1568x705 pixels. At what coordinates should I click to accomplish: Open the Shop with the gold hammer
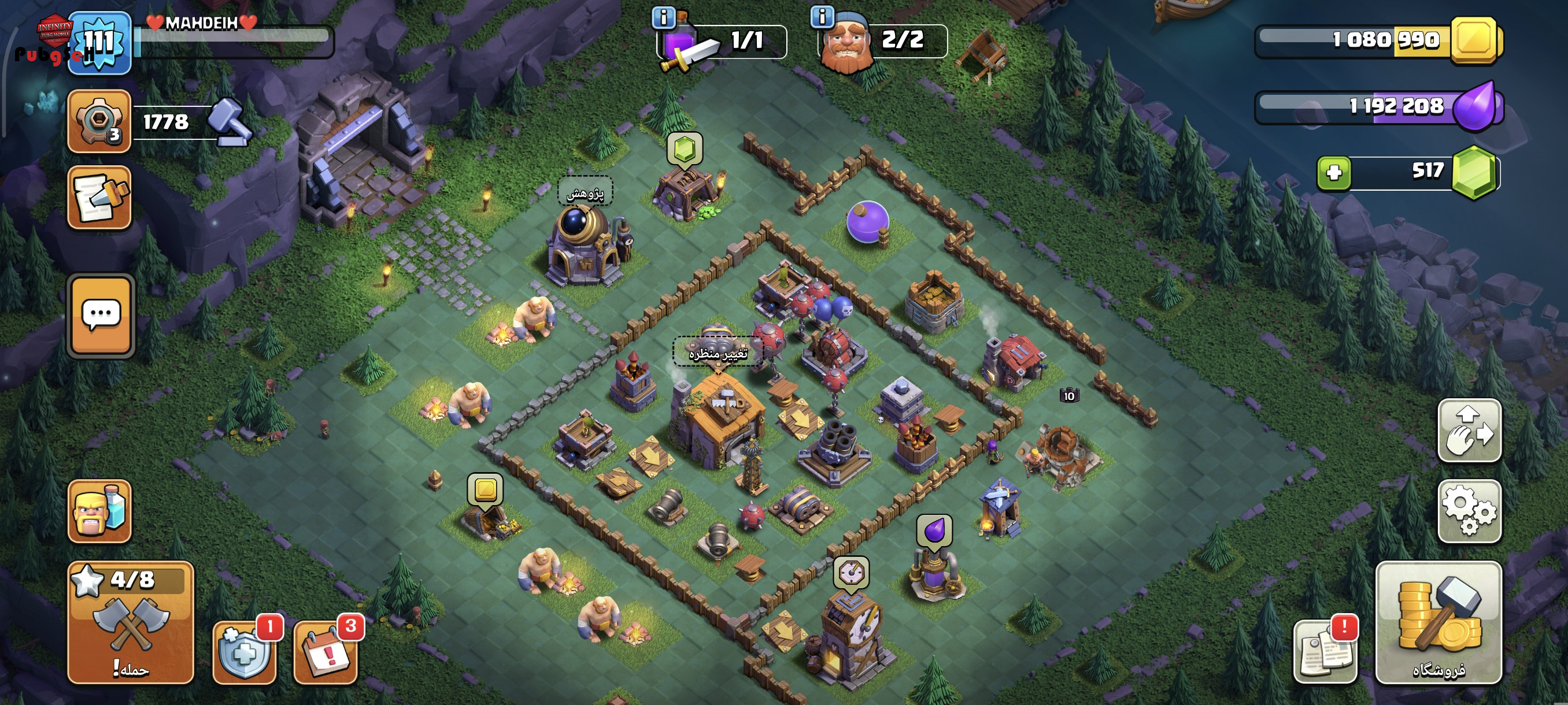[1439, 622]
